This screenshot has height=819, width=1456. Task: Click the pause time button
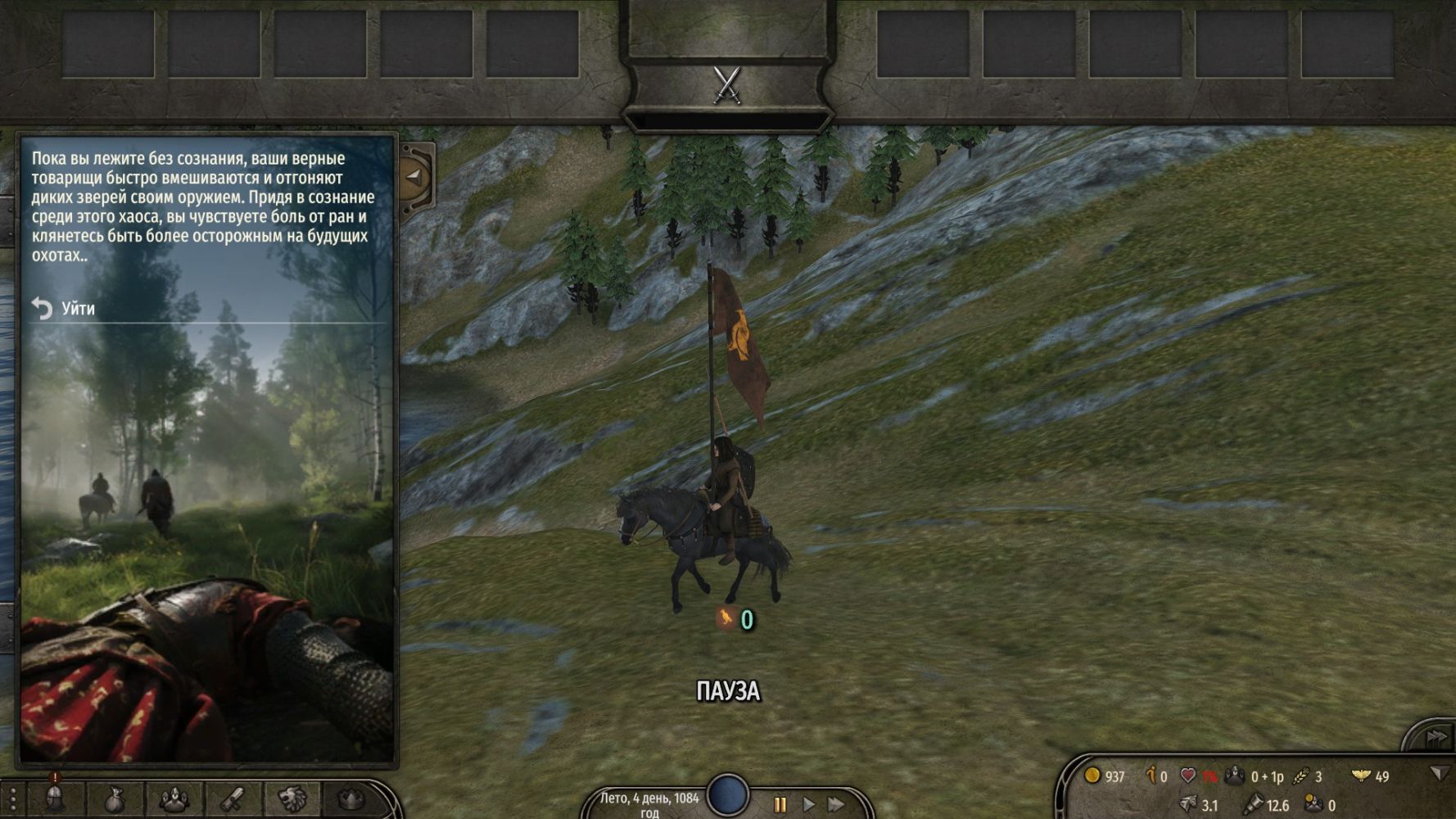point(780,804)
